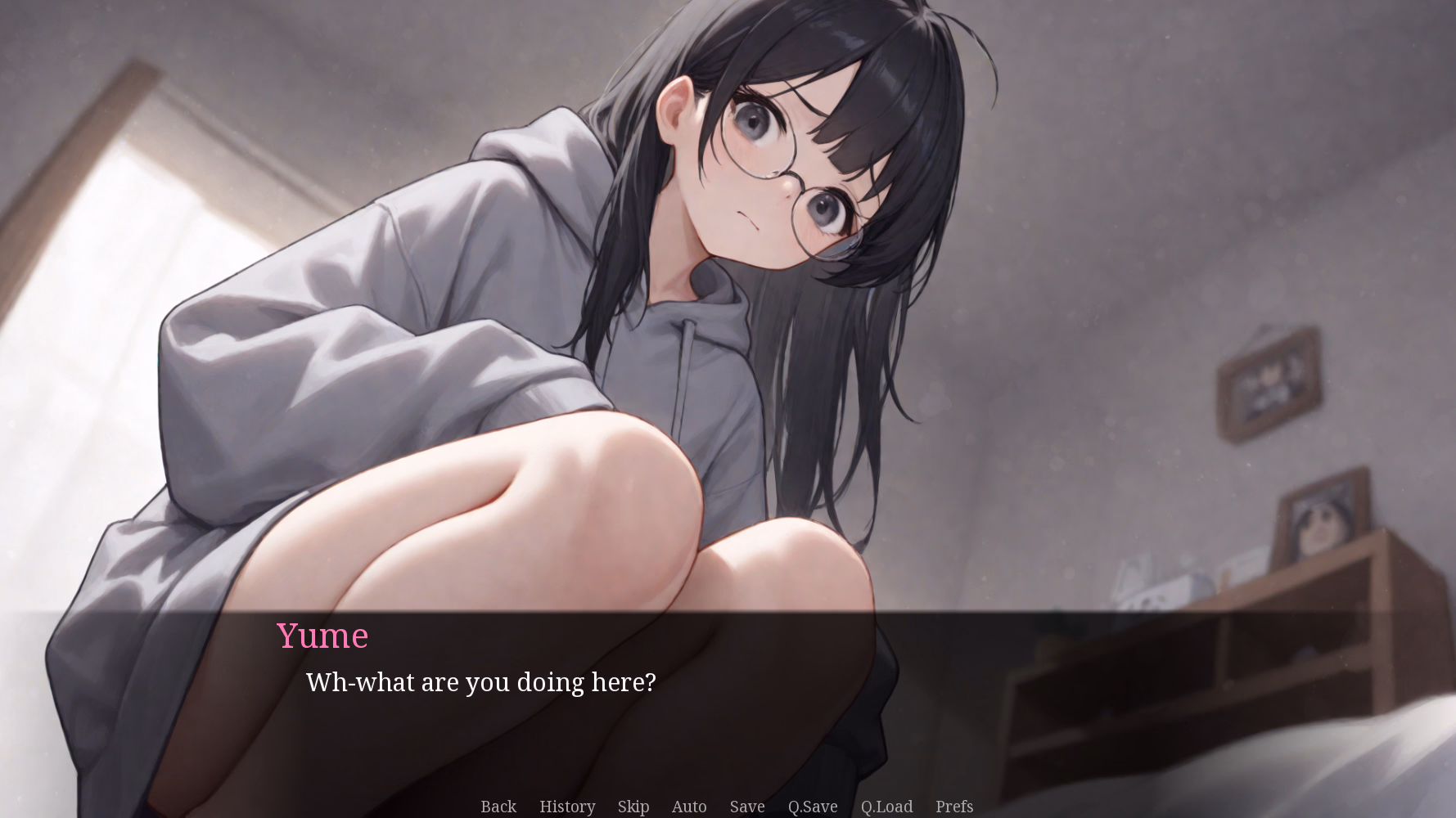
Task: Open the Save menu
Action: [x=747, y=807]
